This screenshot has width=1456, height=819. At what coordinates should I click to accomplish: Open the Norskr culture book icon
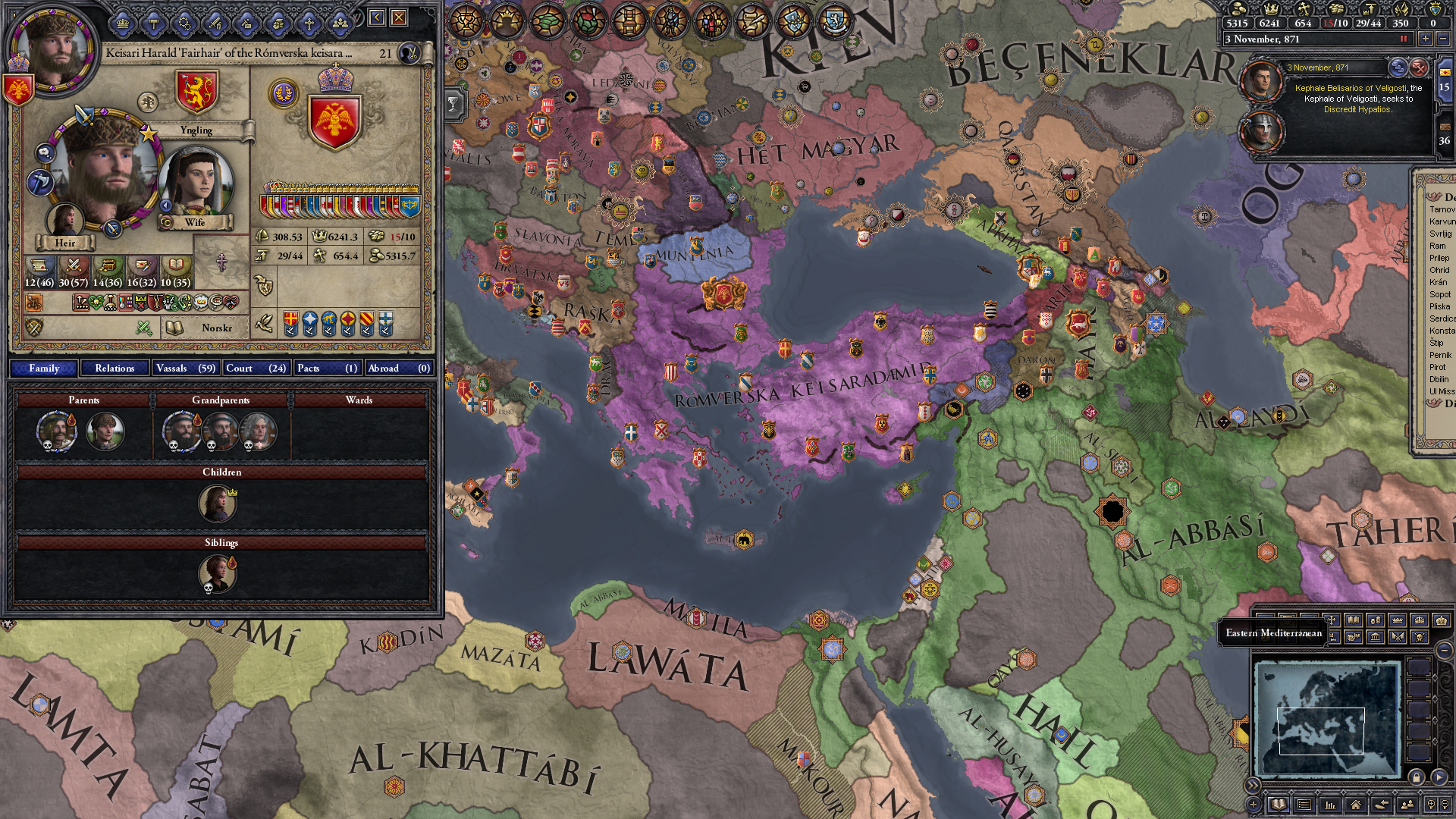tap(176, 329)
